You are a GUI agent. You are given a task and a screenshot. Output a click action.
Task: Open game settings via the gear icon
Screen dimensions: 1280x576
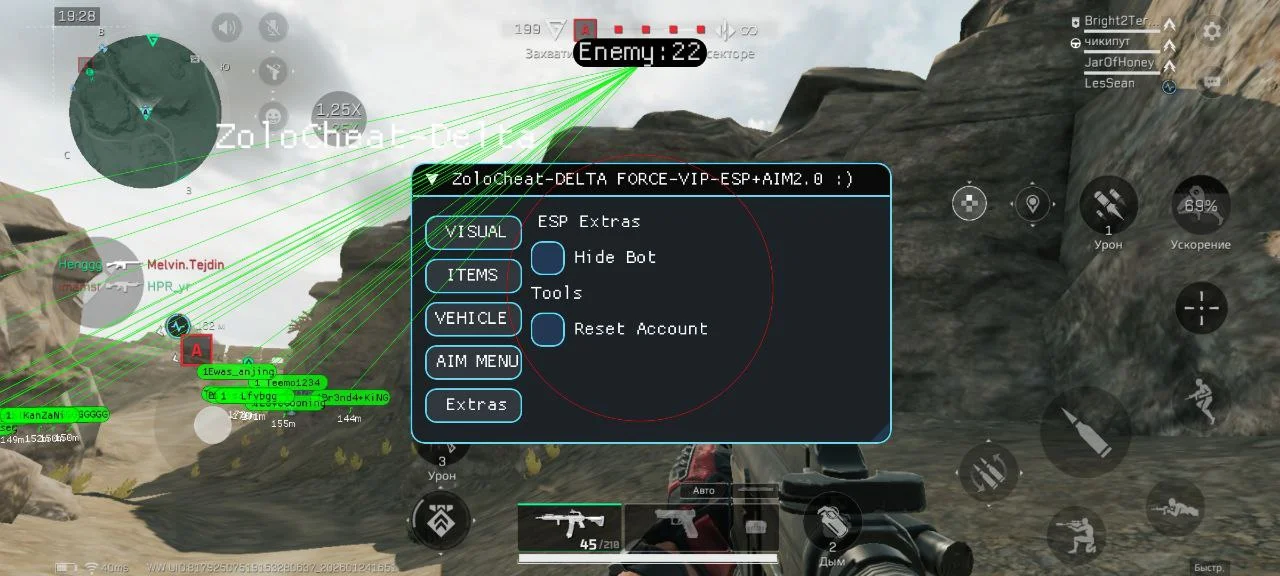click(1212, 31)
